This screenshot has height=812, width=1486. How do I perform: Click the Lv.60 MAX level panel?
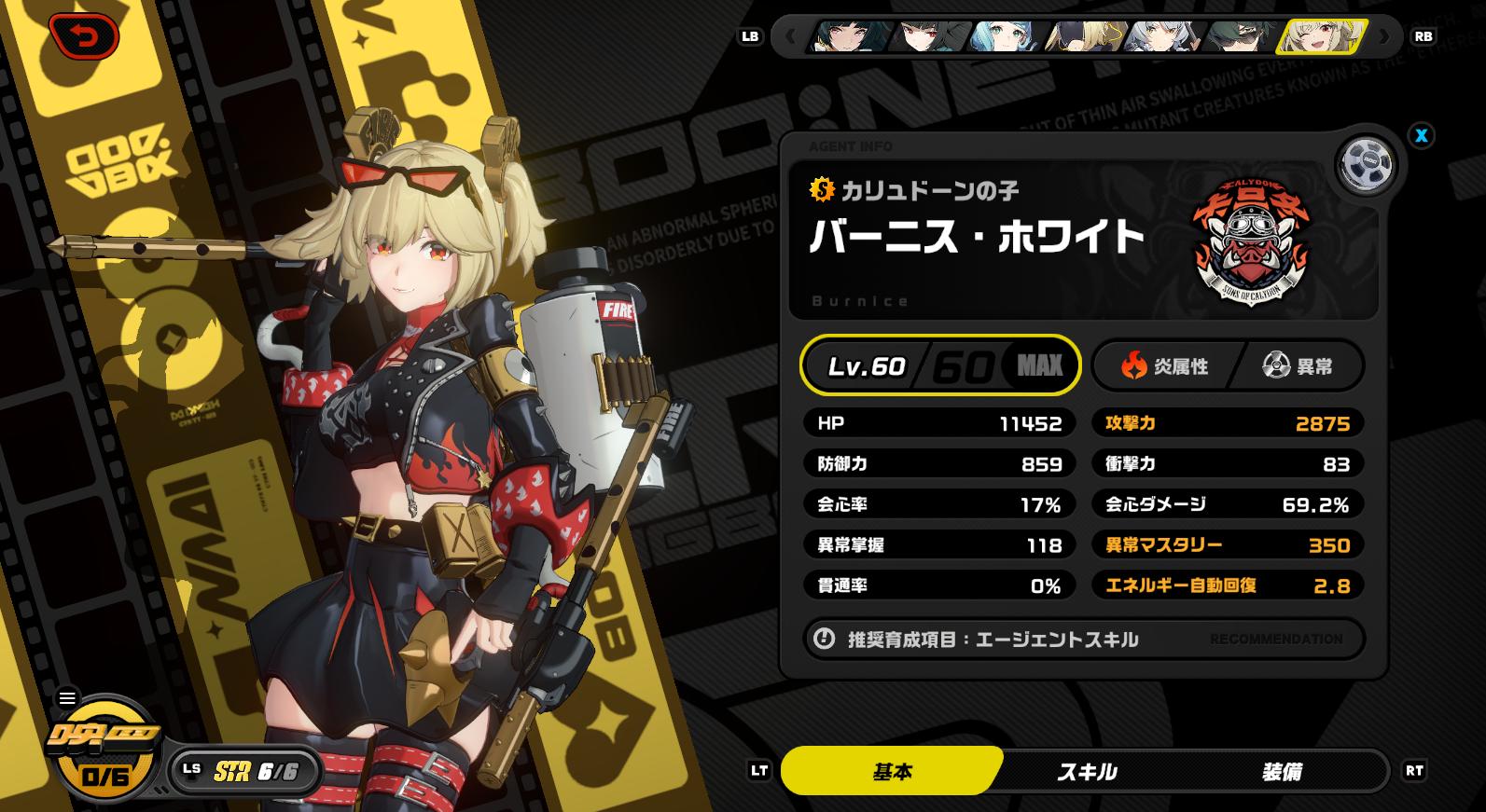pos(940,365)
